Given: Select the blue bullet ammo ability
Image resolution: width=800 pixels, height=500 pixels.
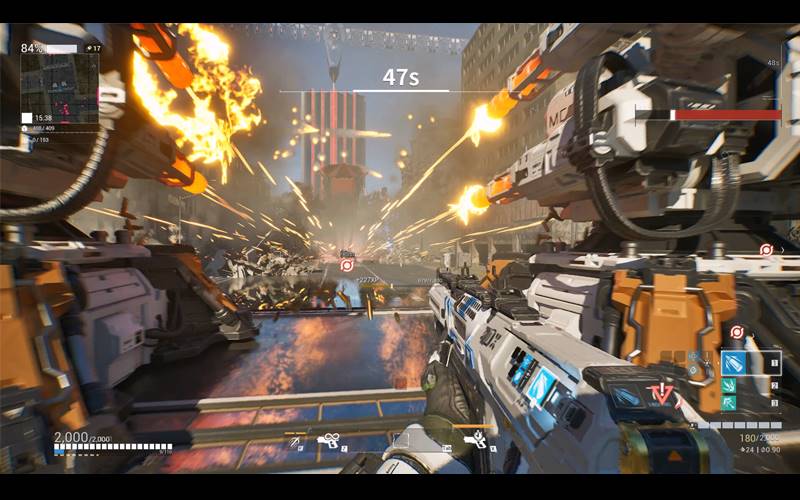Looking at the screenshot, I should pyautogui.click(x=735, y=362).
